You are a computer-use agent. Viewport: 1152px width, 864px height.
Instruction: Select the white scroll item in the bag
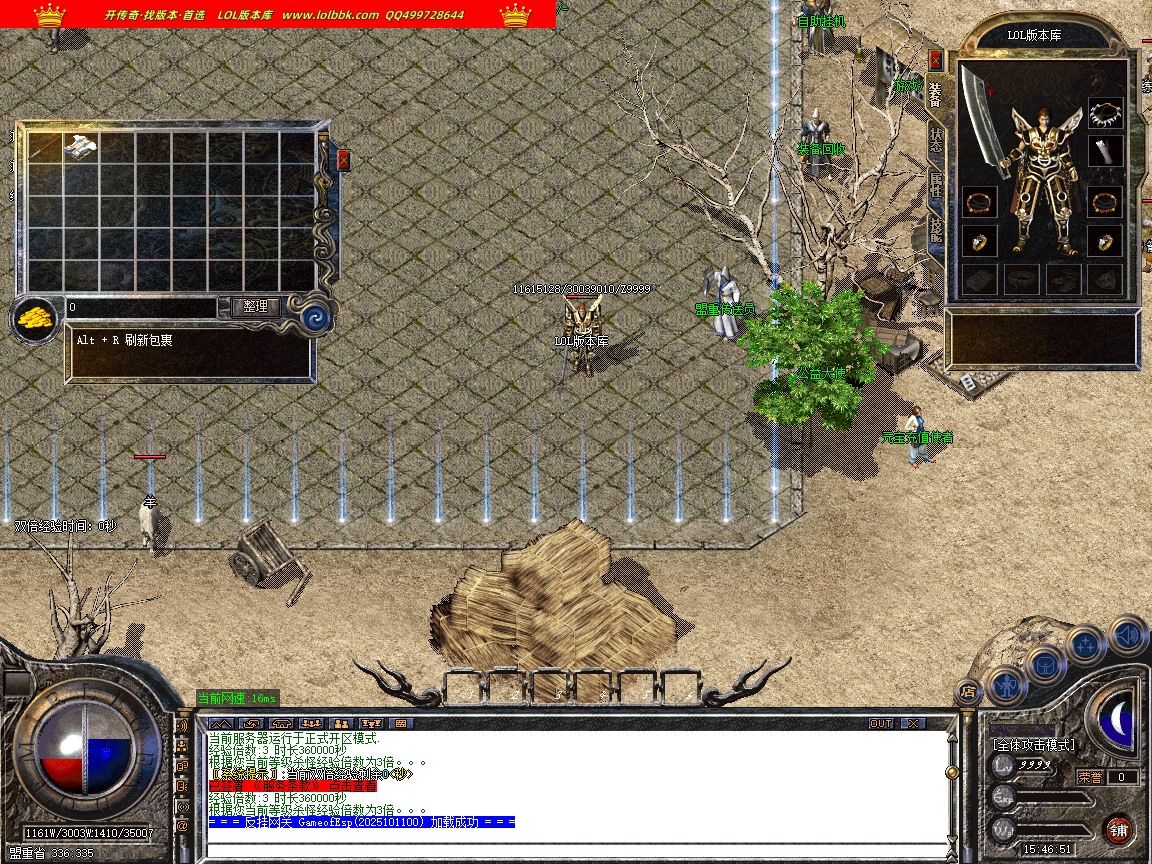pyautogui.click(x=81, y=147)
